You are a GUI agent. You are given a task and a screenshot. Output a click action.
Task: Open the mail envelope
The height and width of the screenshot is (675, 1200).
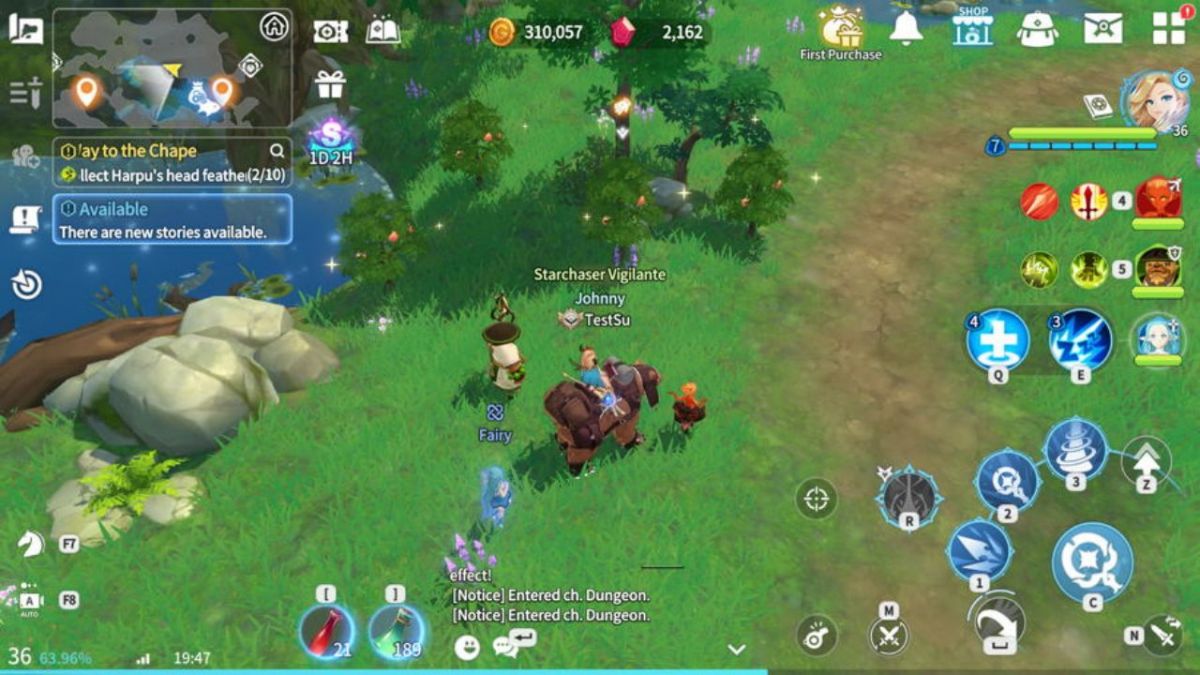click(x=1102, y=29)
